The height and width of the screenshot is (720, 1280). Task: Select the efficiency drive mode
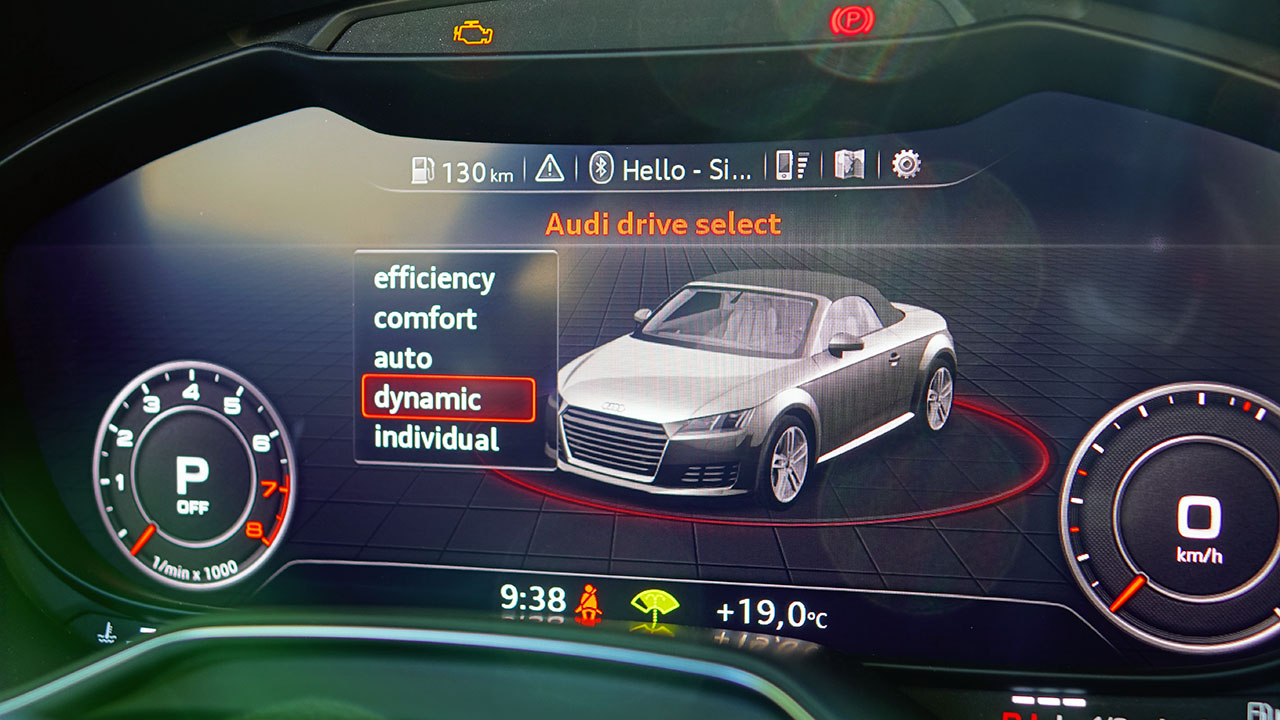point(434,279)
